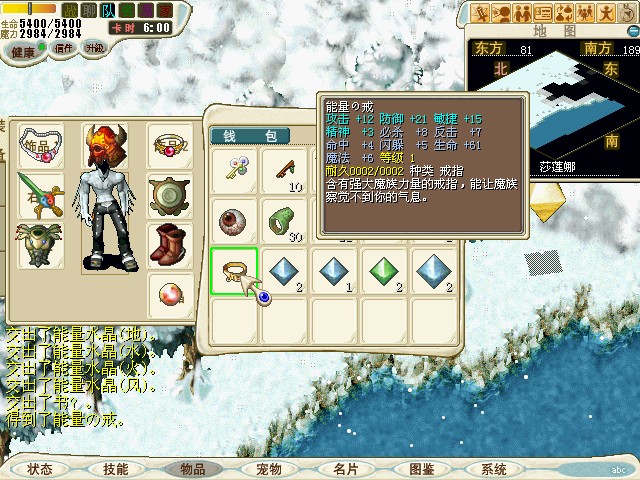Toggle the 队 team chat mode icon
Screen dimensions: 640x480
click(x=107, y=9)
